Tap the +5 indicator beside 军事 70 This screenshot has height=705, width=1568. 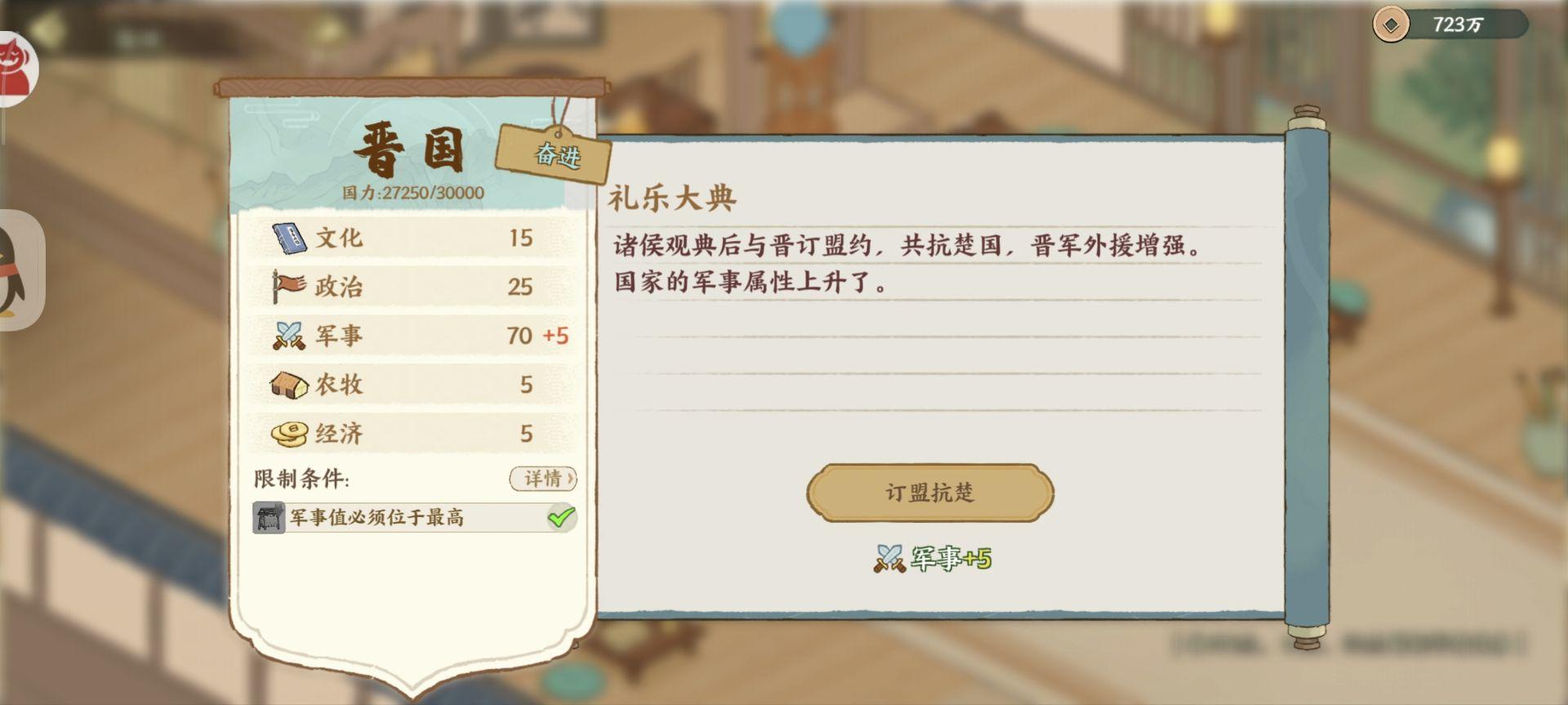tap(555, 335)
